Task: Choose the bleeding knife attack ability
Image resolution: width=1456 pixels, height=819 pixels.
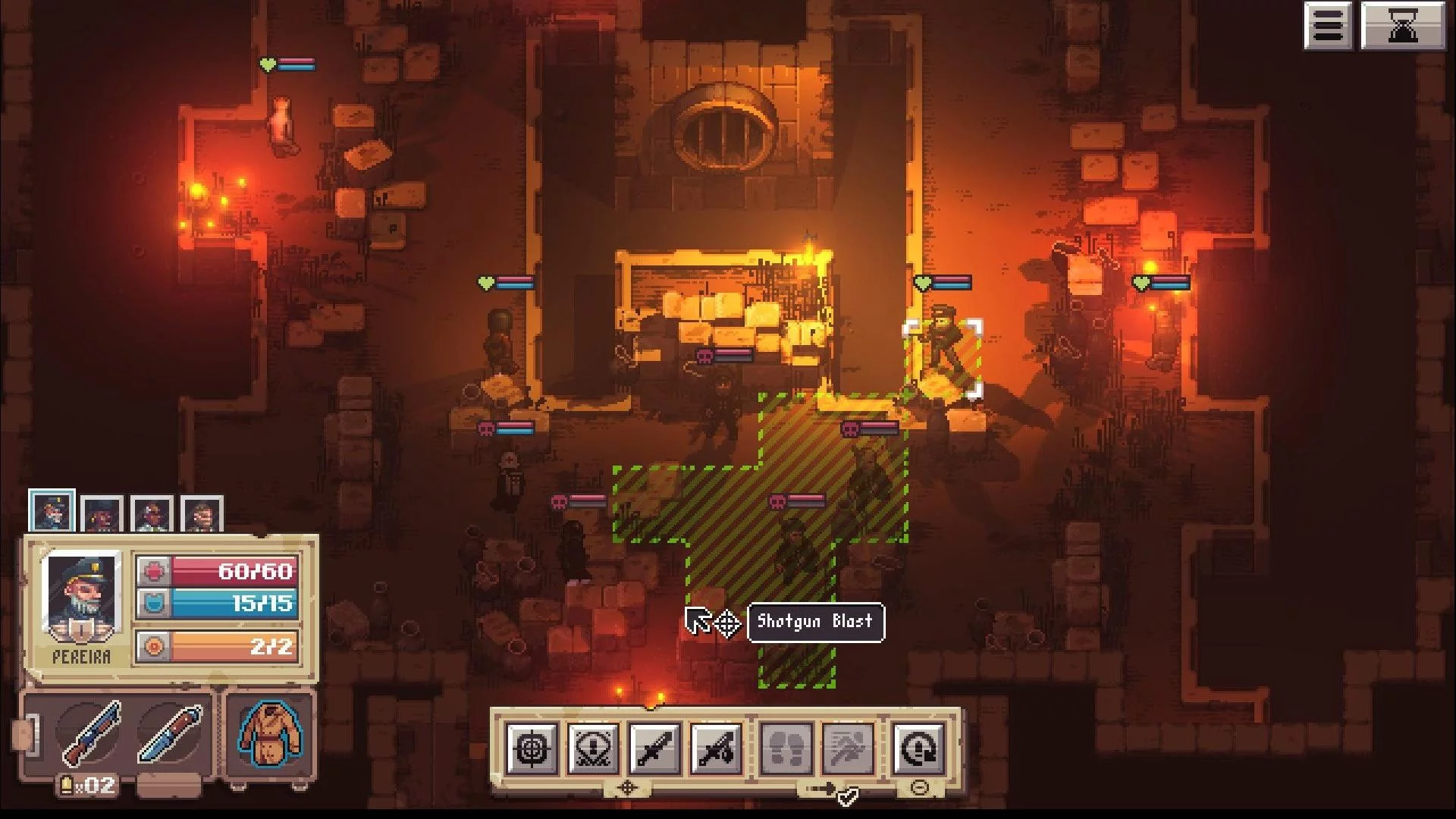Action: coord(716,749)
